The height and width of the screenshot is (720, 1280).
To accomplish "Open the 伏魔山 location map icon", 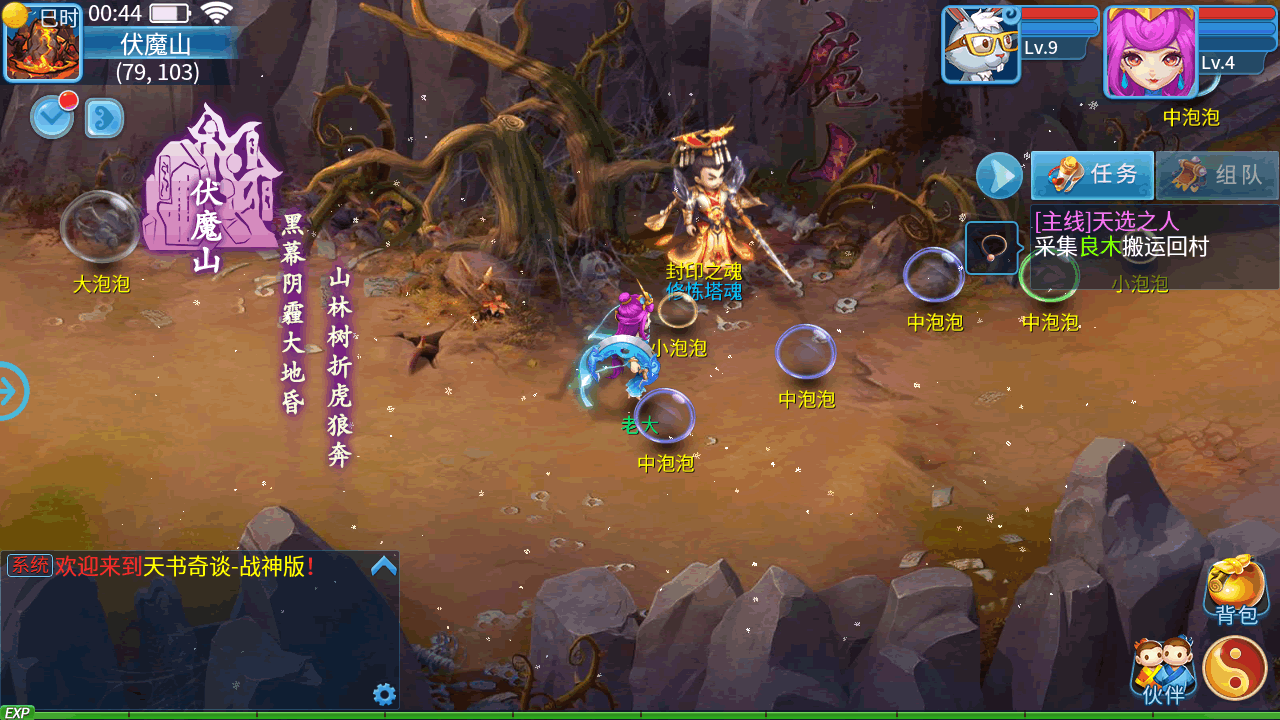I will click(x=43, y=42).
